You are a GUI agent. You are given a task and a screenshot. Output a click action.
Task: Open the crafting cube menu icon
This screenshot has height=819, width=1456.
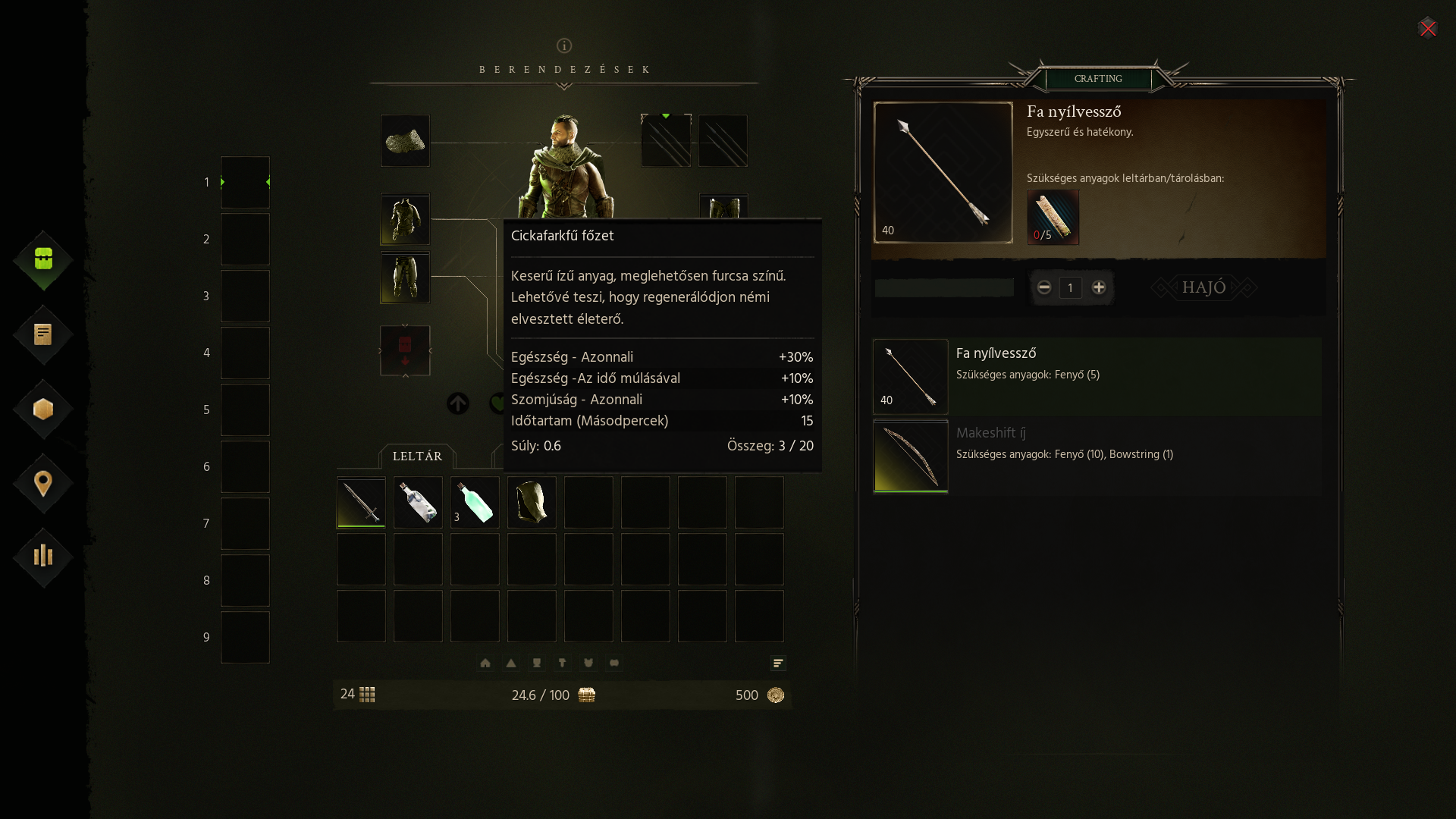pyautogui.click(x=43, y=409)
